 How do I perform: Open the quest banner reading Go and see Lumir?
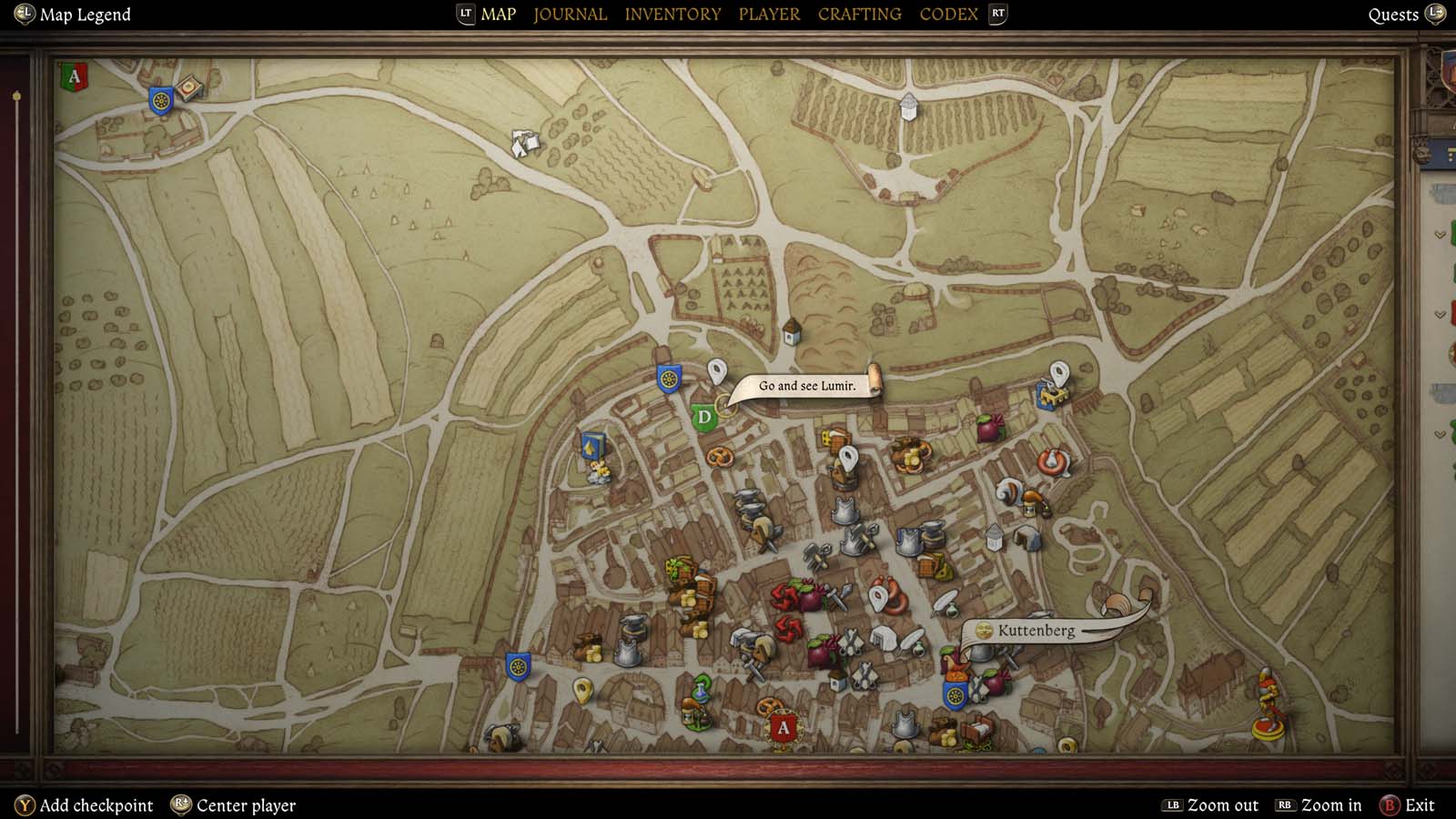(x=808, y=386)
